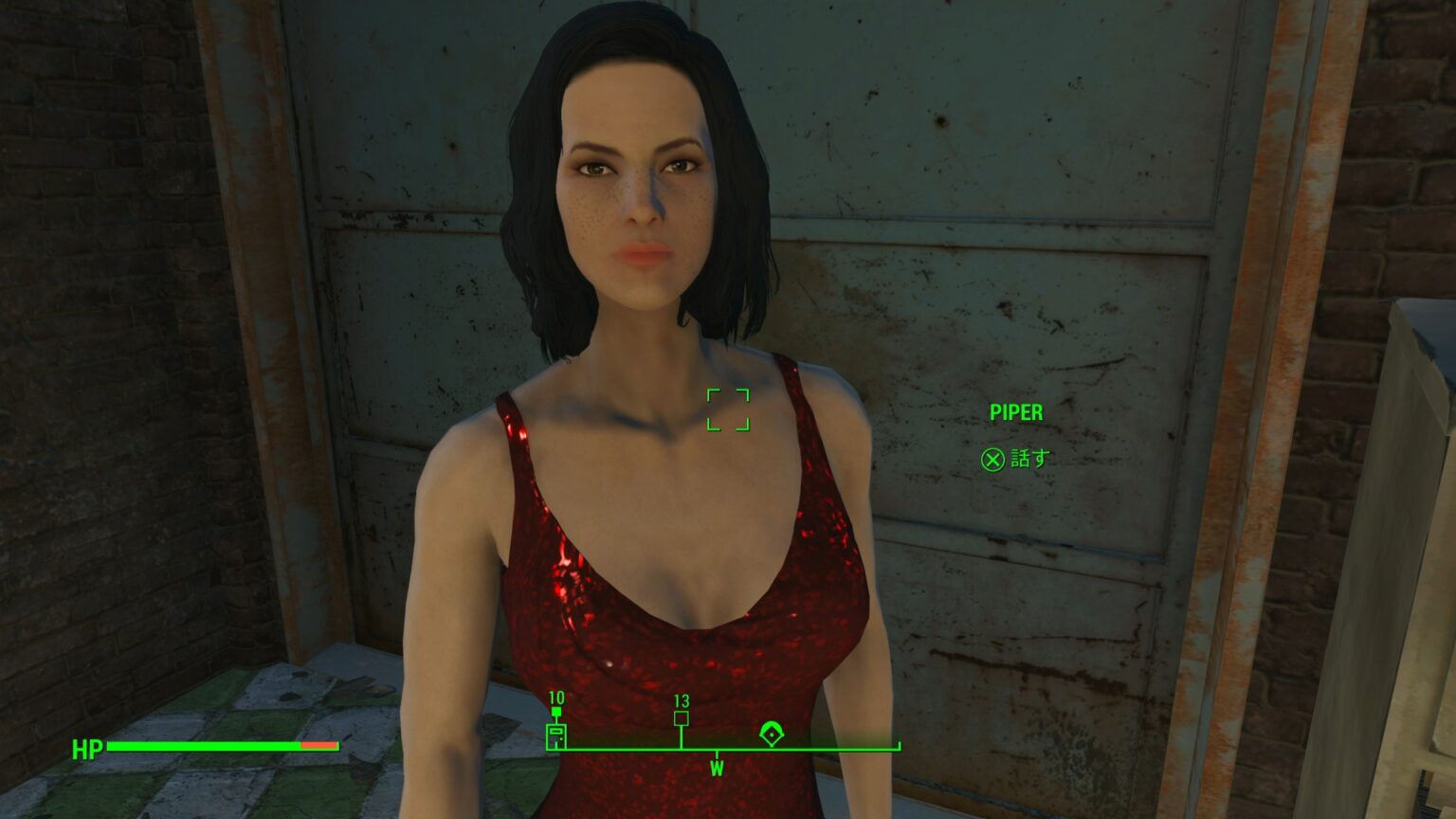Click the PIPER name label

[1015, 412]
